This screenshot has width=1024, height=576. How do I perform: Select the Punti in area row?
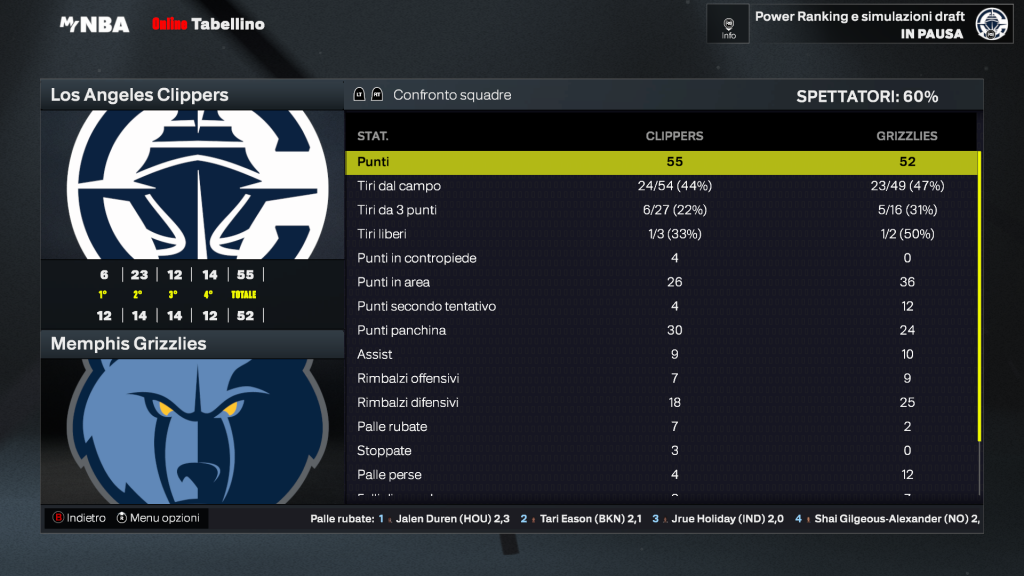pyautogui.click(x=660, y=282)
